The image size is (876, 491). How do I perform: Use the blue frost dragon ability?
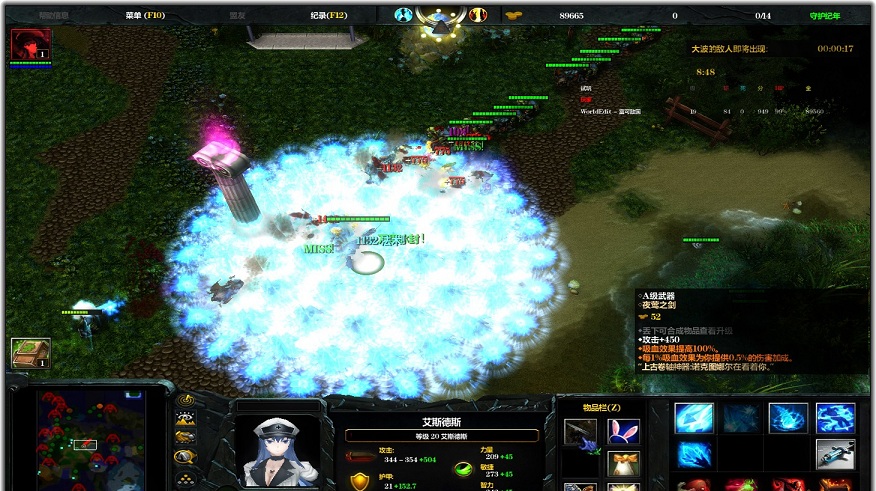click(835, 418)
